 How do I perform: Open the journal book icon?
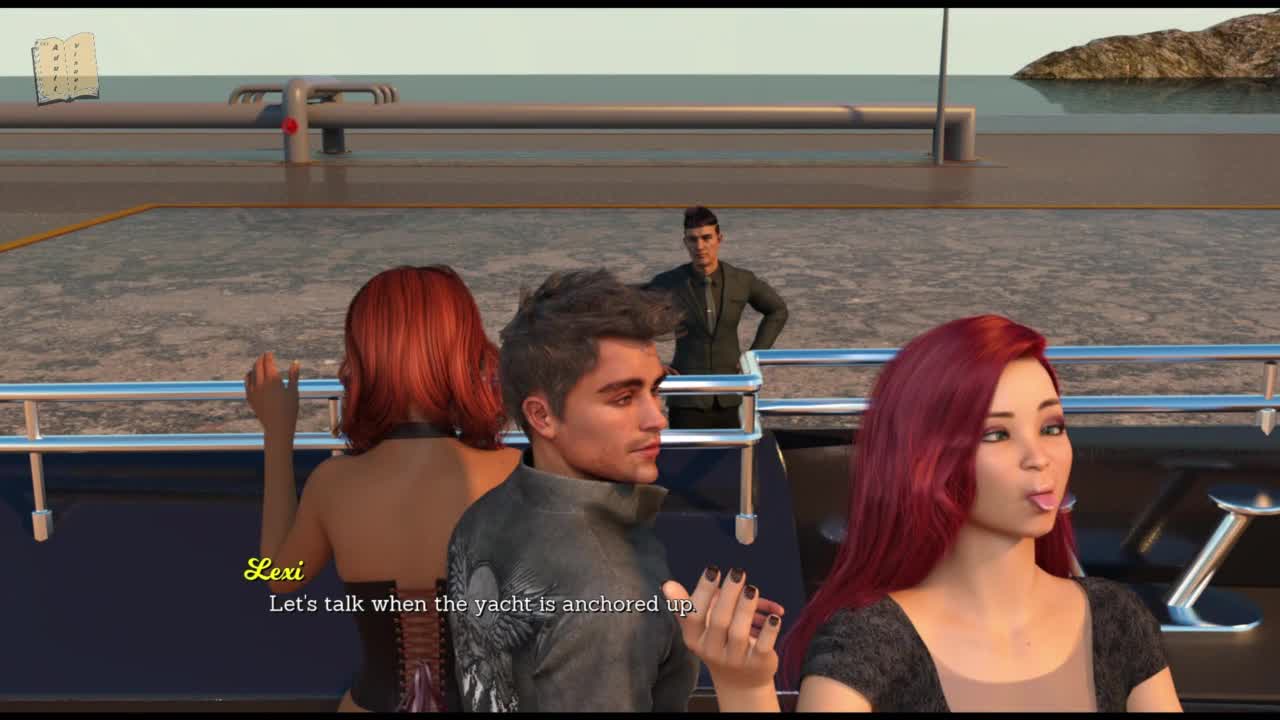coord(65,68)
